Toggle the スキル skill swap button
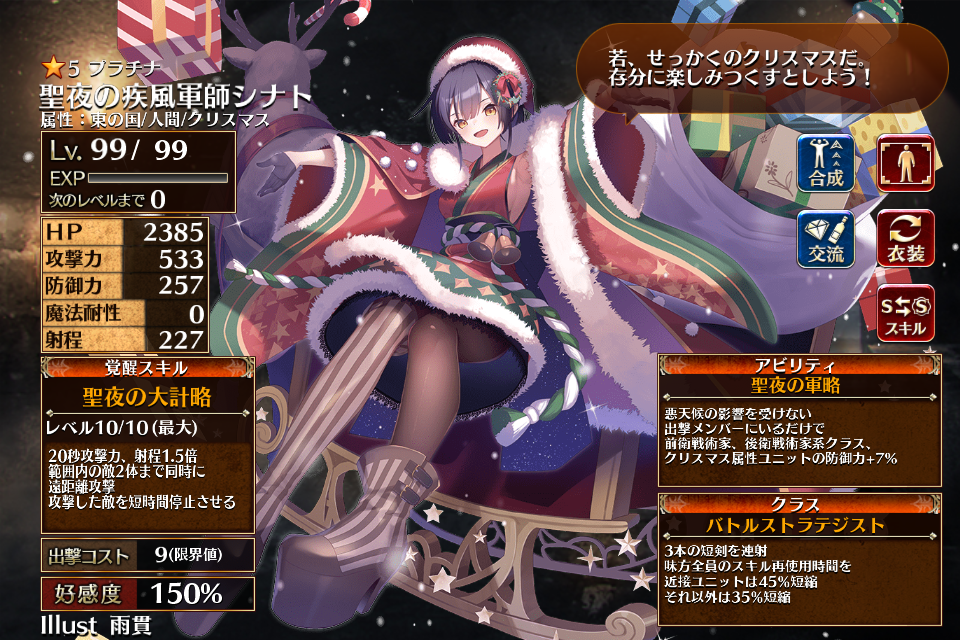The image size is (960, 640). coord(905,312)
